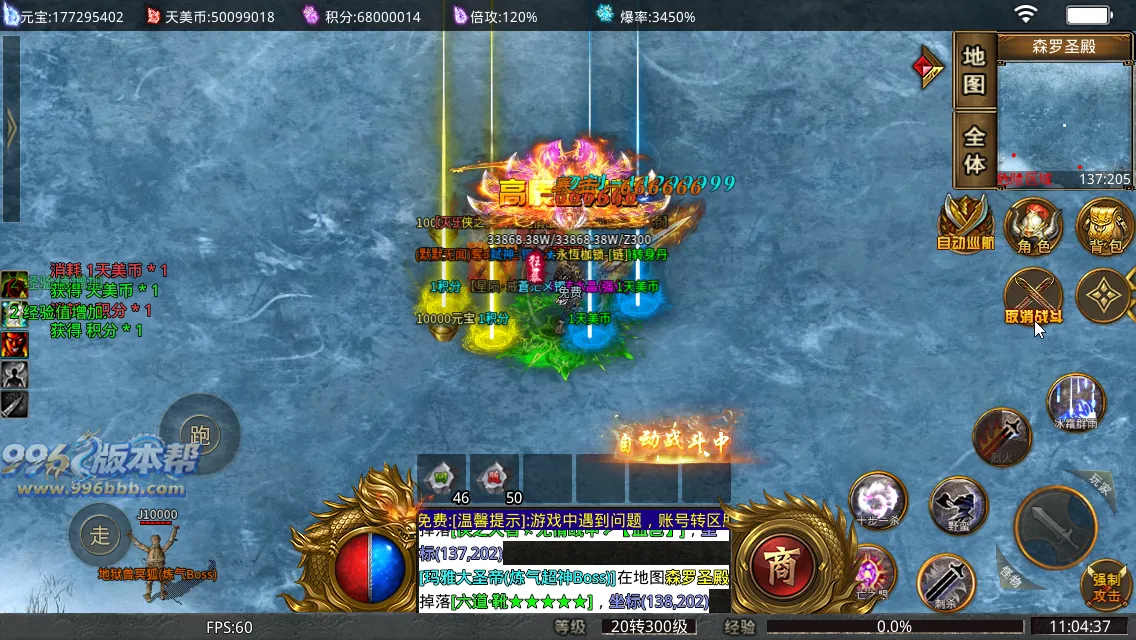Cancel auto battle with 取消战斗
This screenshot has width=1136, height=640.
click(1033, 297)
